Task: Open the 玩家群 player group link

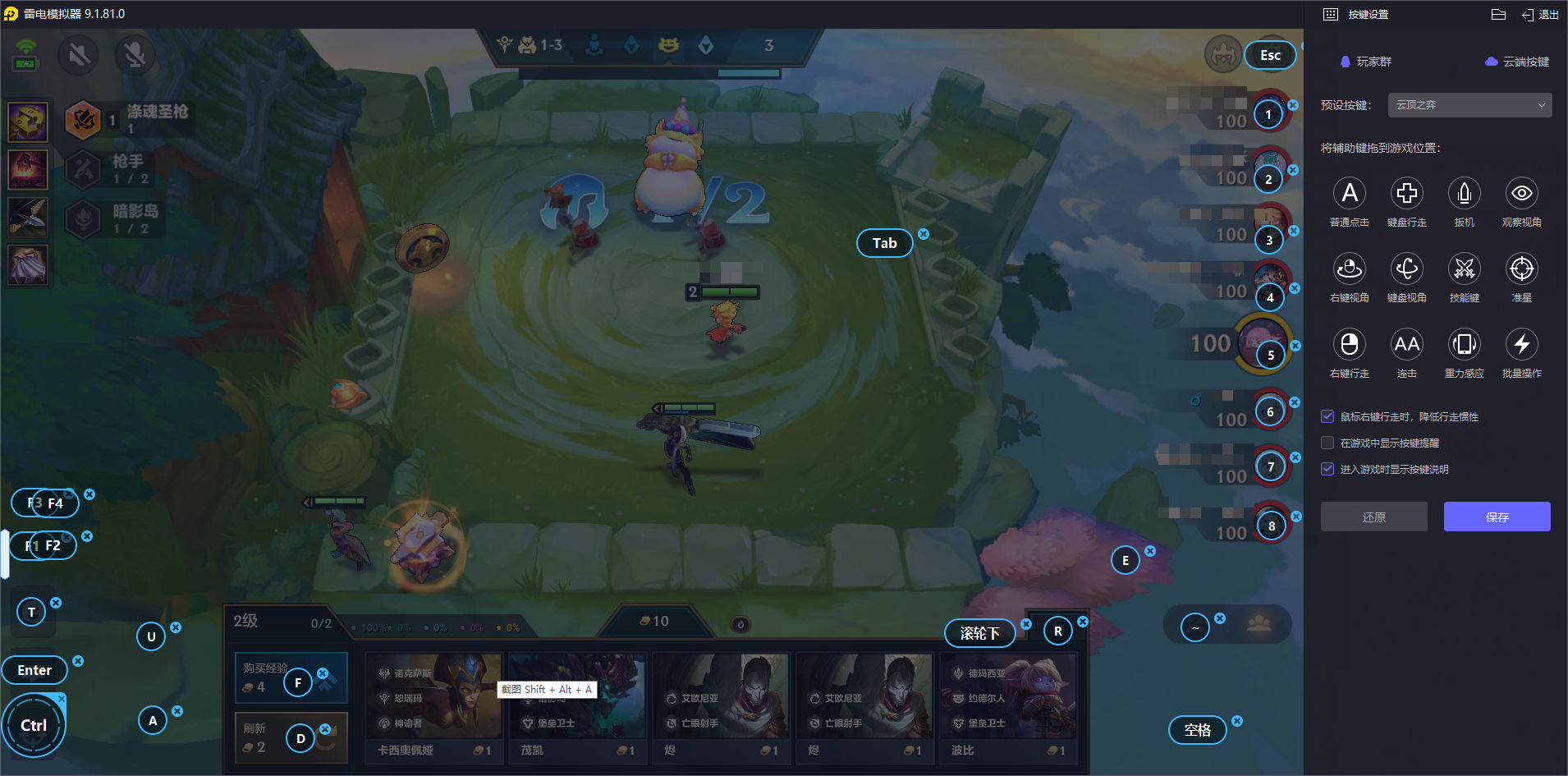Action: tap(1366, 62)
